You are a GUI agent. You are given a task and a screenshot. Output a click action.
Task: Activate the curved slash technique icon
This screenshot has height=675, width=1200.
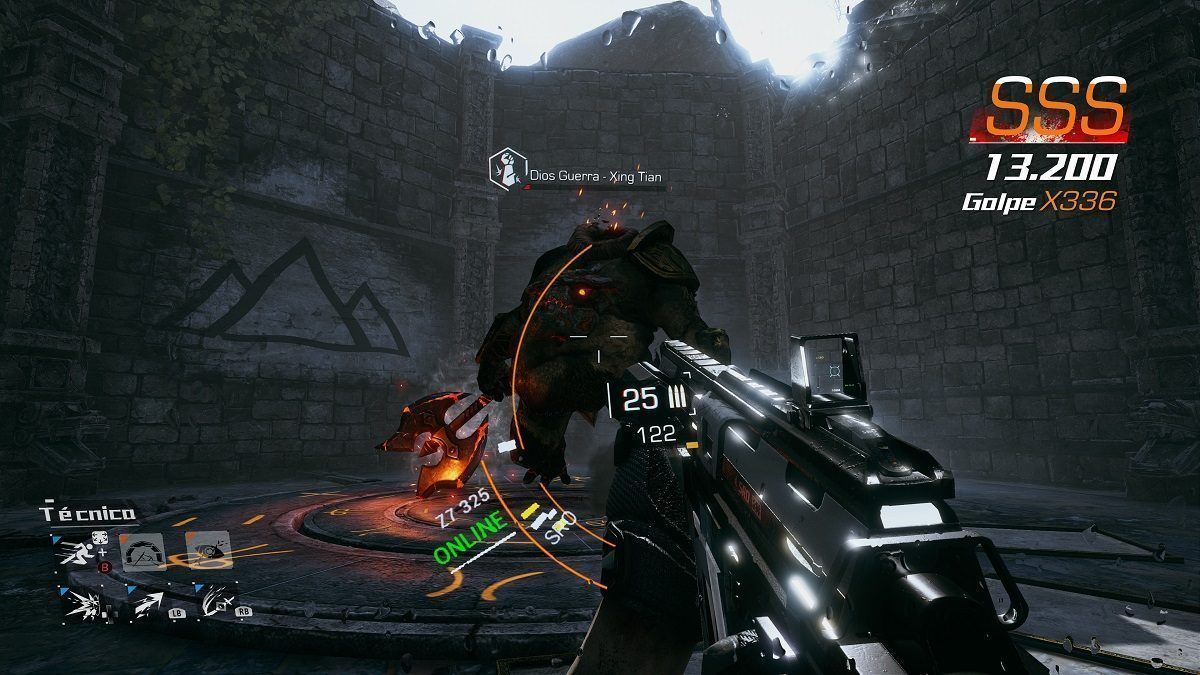213,602
